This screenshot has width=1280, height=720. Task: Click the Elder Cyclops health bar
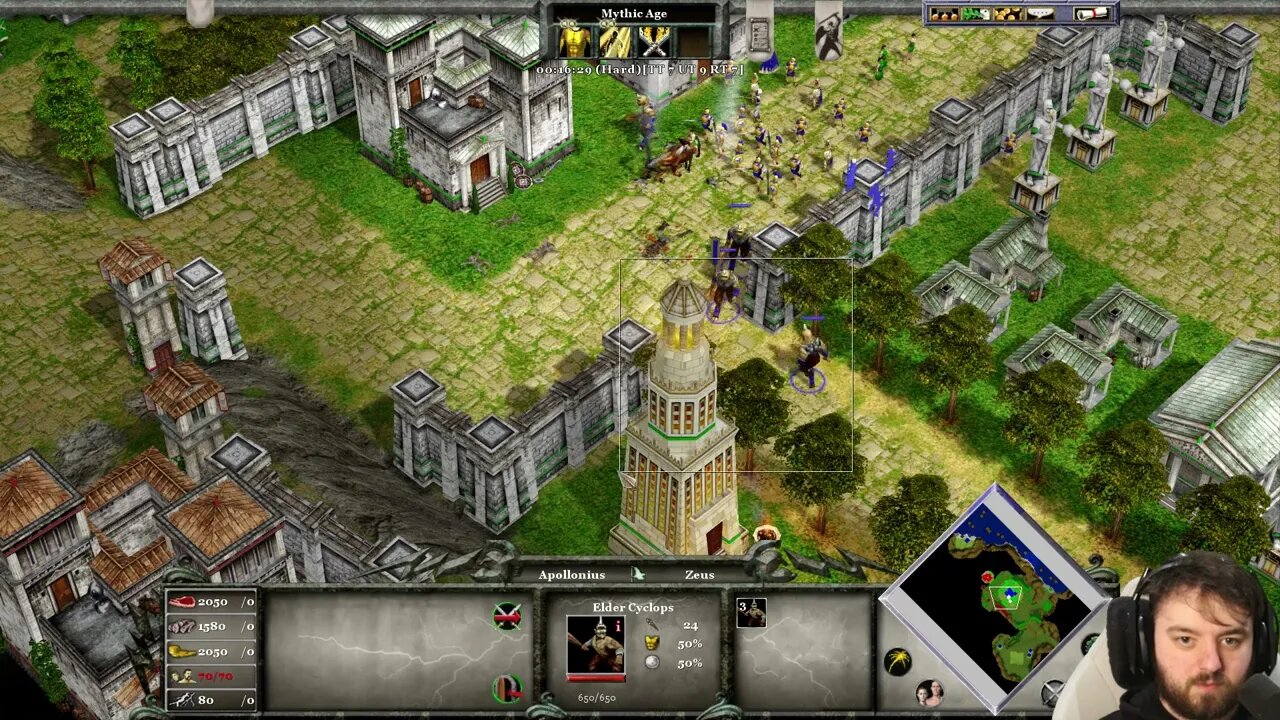point(596,678)
